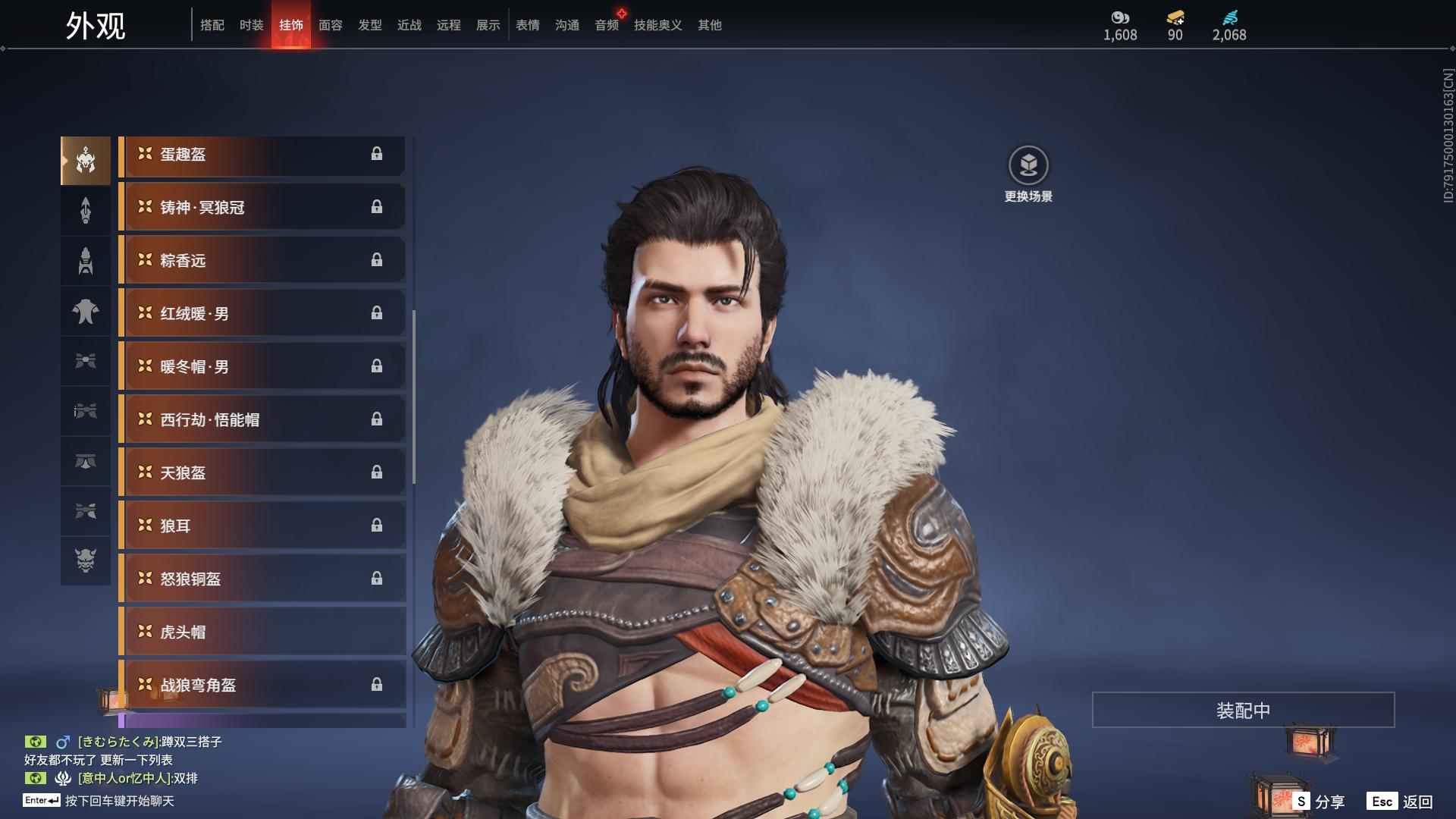
Task: Open the 技能奥义 tab
Action: [658, 25]
